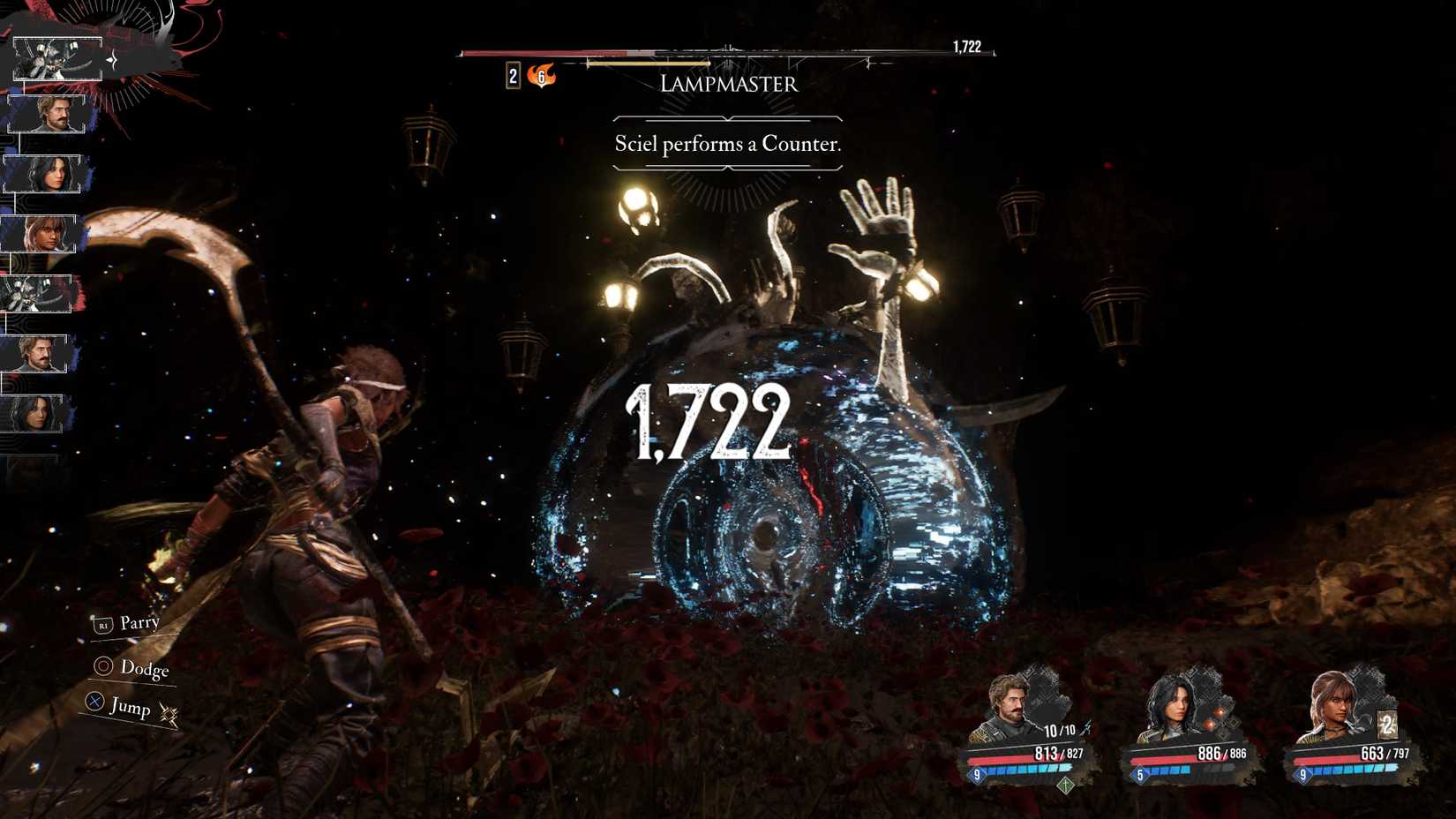Click the lightning shield icon near Gustave's 10/10 counter

point(1087,729)
